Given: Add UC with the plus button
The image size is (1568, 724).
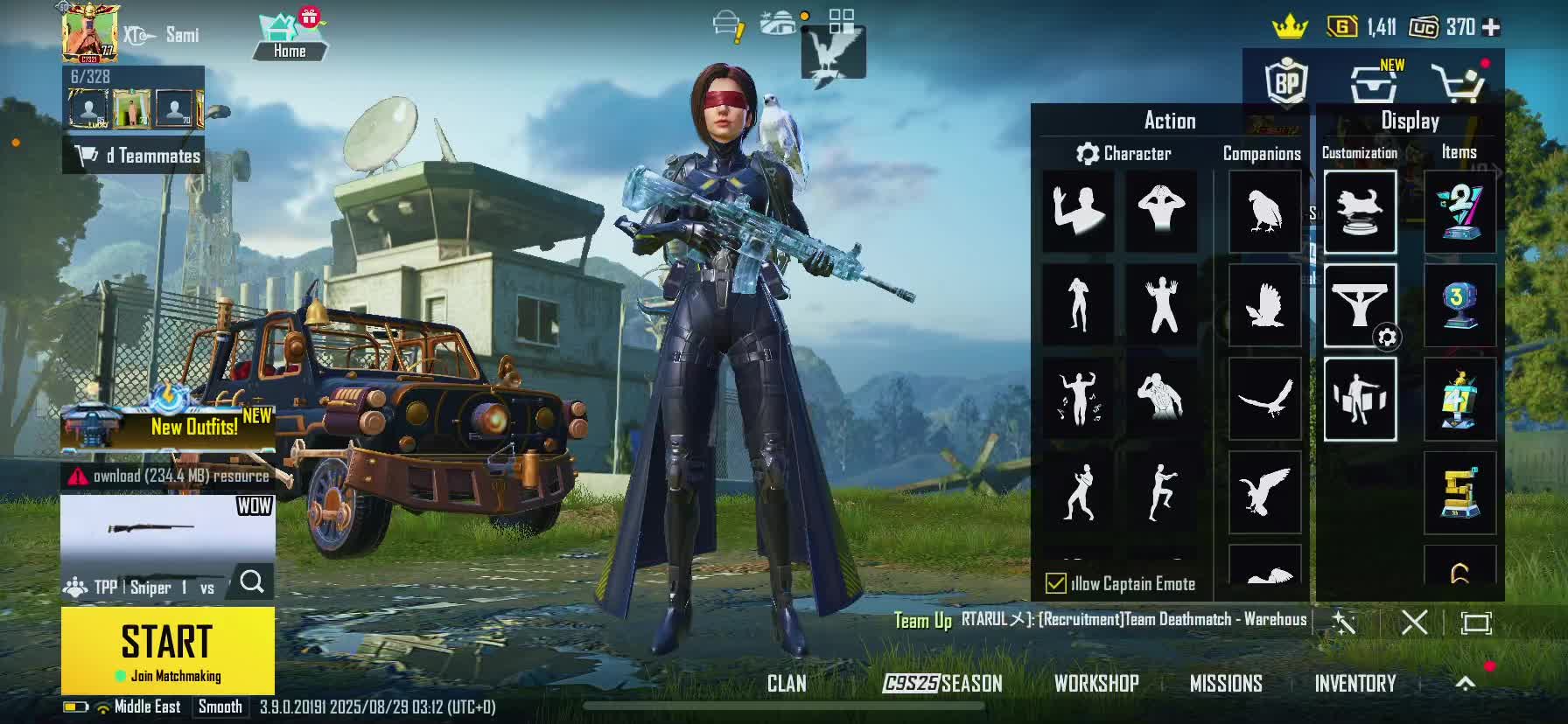Looking at the screenshot, I should (1492, 28).
